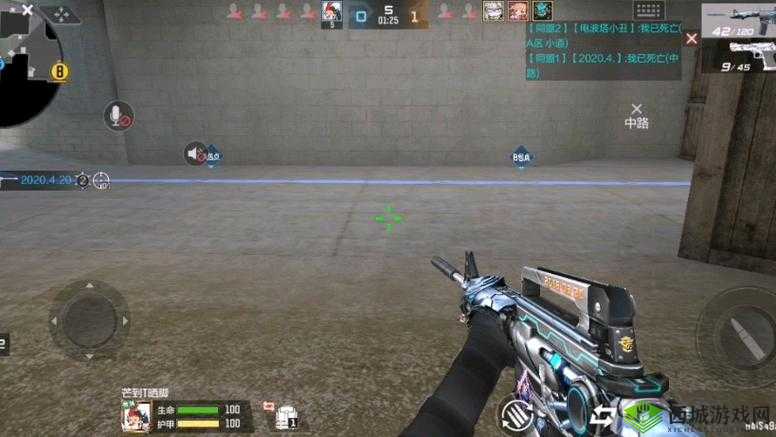Toggle the speaker mute button
The image size is (776, 437).
[195, 153]
